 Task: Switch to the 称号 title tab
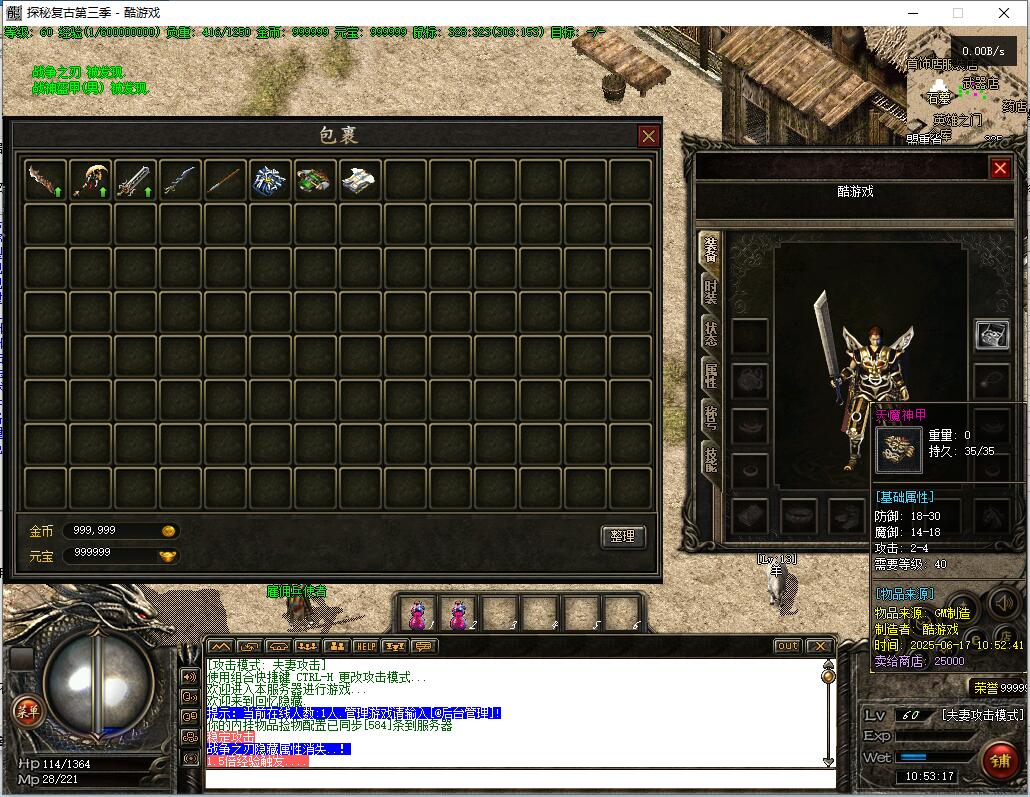(x=710, y=418)
